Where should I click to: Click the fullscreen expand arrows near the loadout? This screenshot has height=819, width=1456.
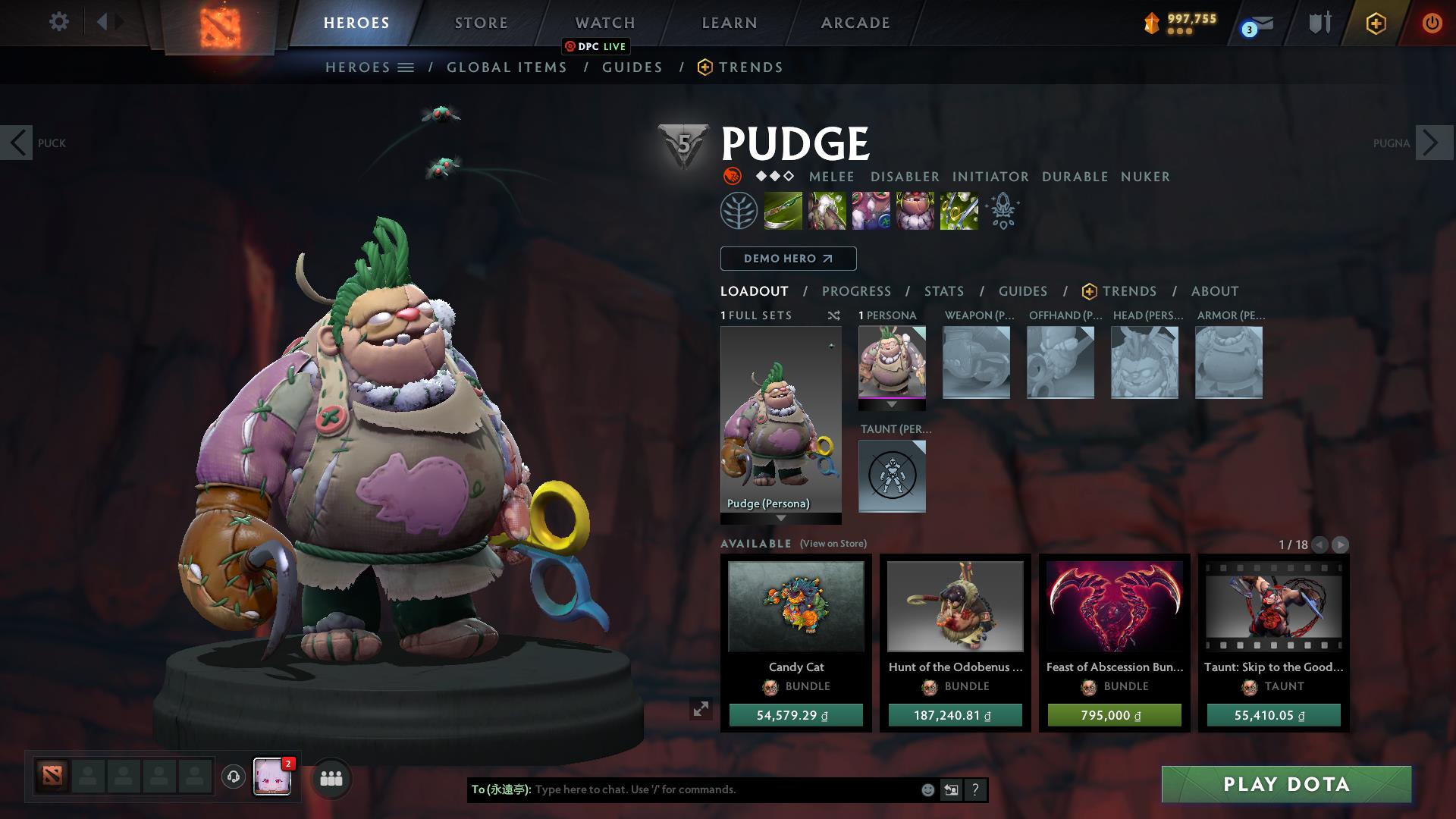pos(700,711)
